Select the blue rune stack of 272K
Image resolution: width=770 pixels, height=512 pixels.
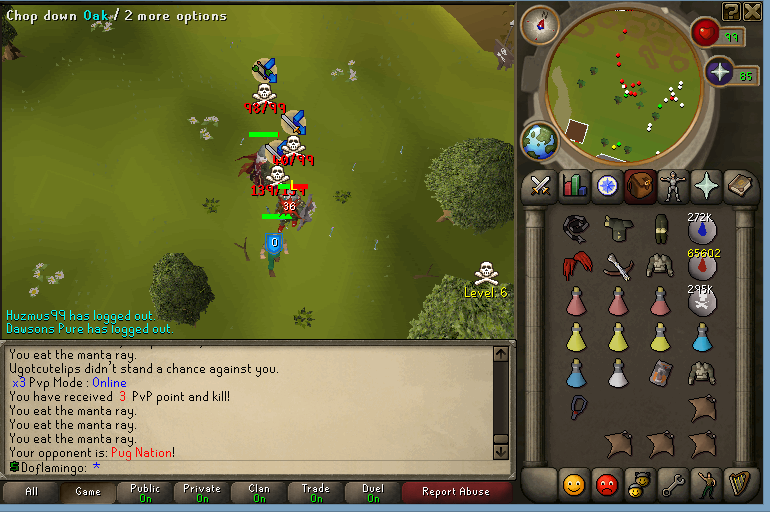coord(702,229)
